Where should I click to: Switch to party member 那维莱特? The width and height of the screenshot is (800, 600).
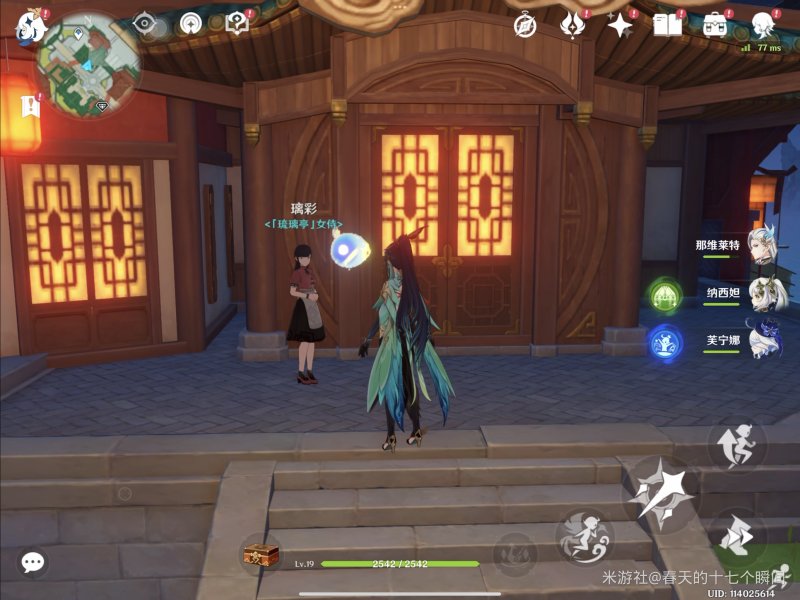pyautogui.click(x=761, y=246)
